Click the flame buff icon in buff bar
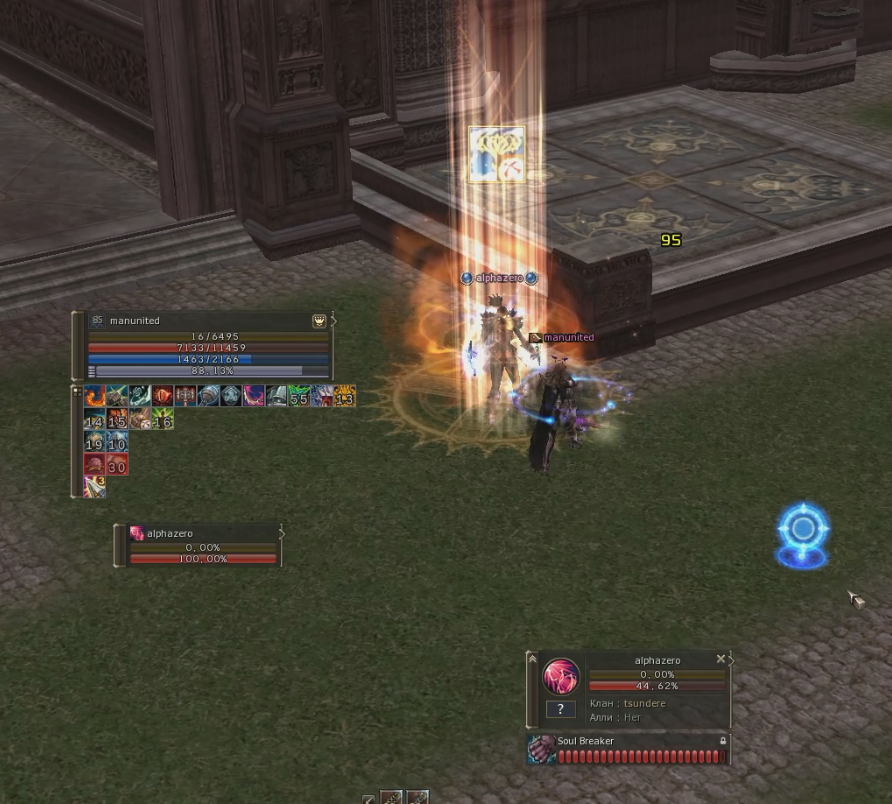The image size is (892, 804). coord(94,396)
